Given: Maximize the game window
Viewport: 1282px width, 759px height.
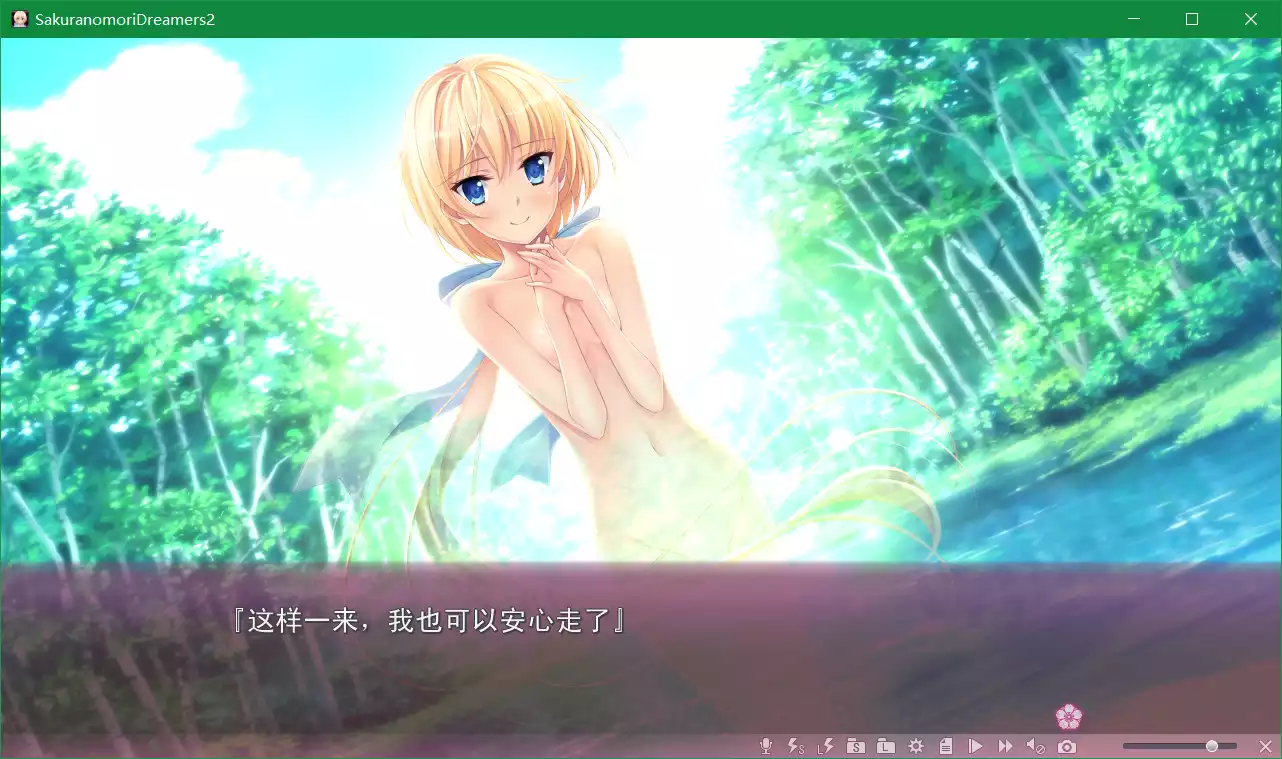Looking at the screenshot, I should tap(1191, 18).
